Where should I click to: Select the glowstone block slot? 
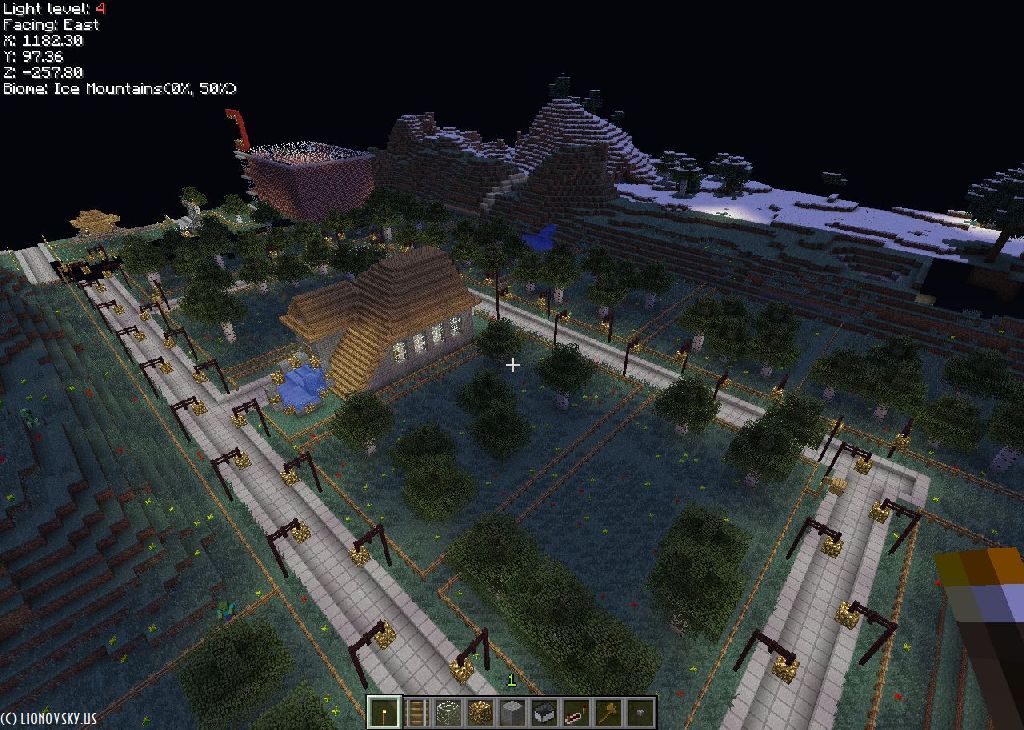tap(480, 712)
